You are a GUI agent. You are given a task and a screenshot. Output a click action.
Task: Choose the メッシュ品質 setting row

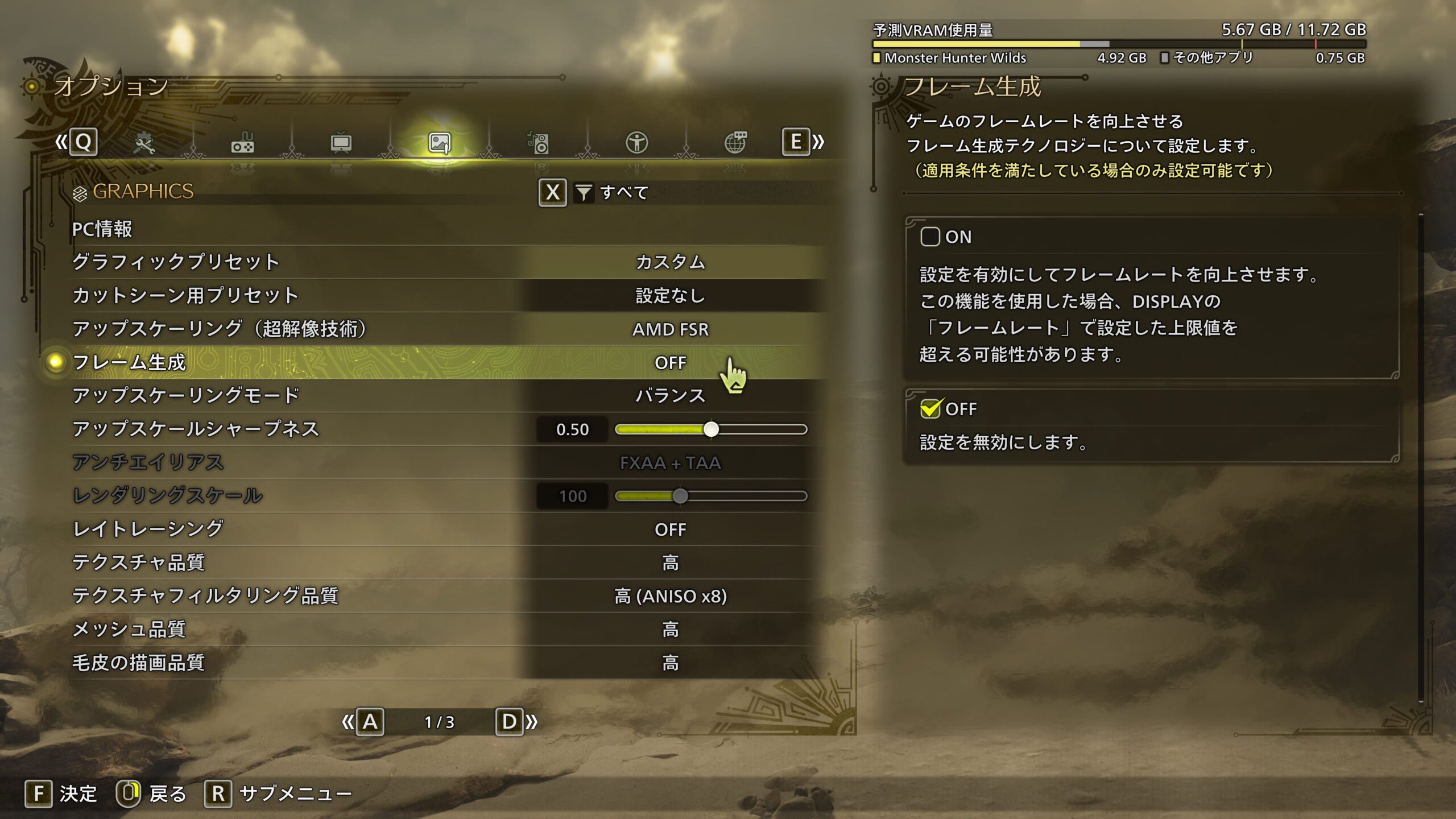[129, 630]
